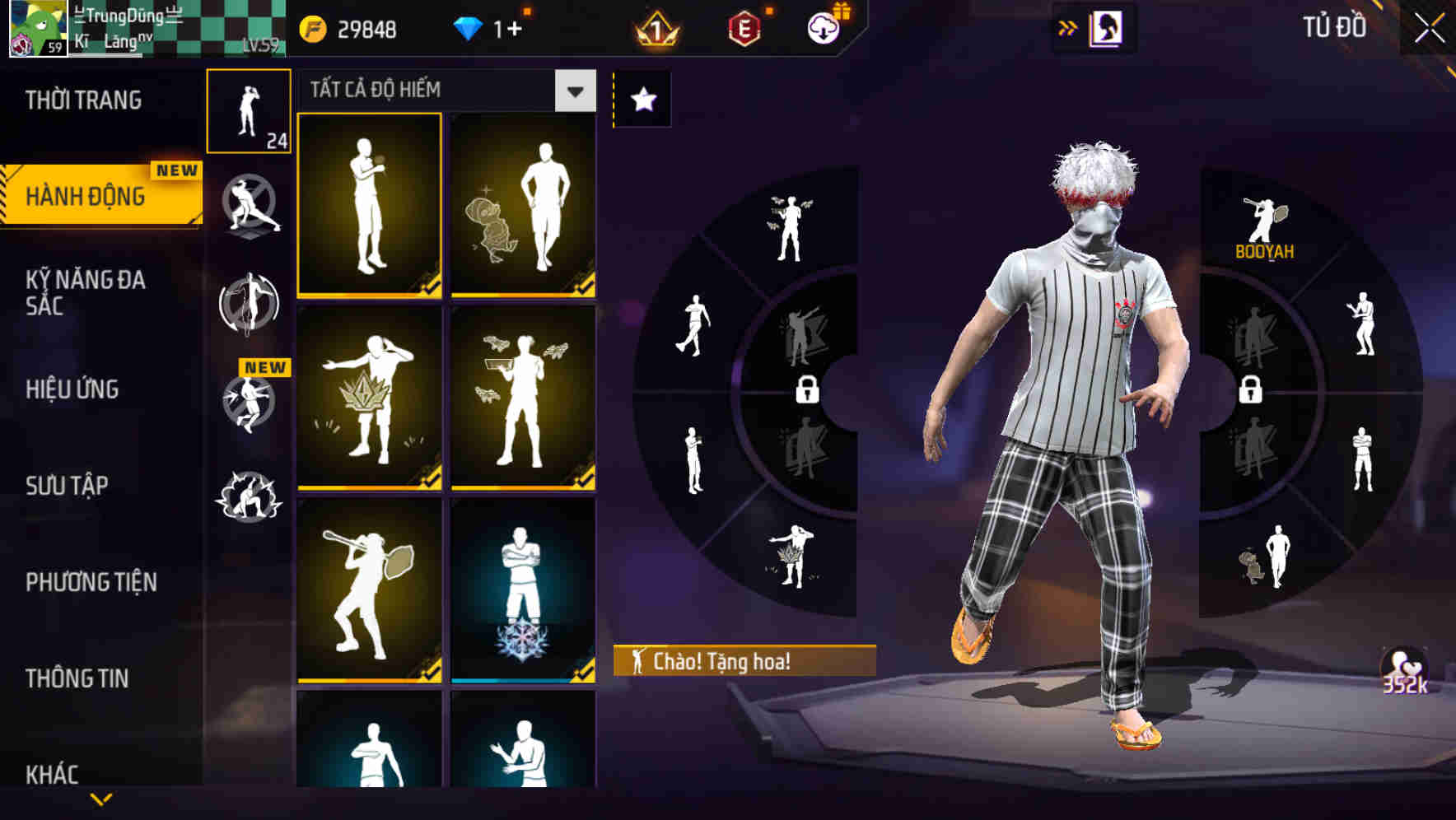Select the spinning-motion emote category icon
The image size is (1456, 820).
[250, 305]
